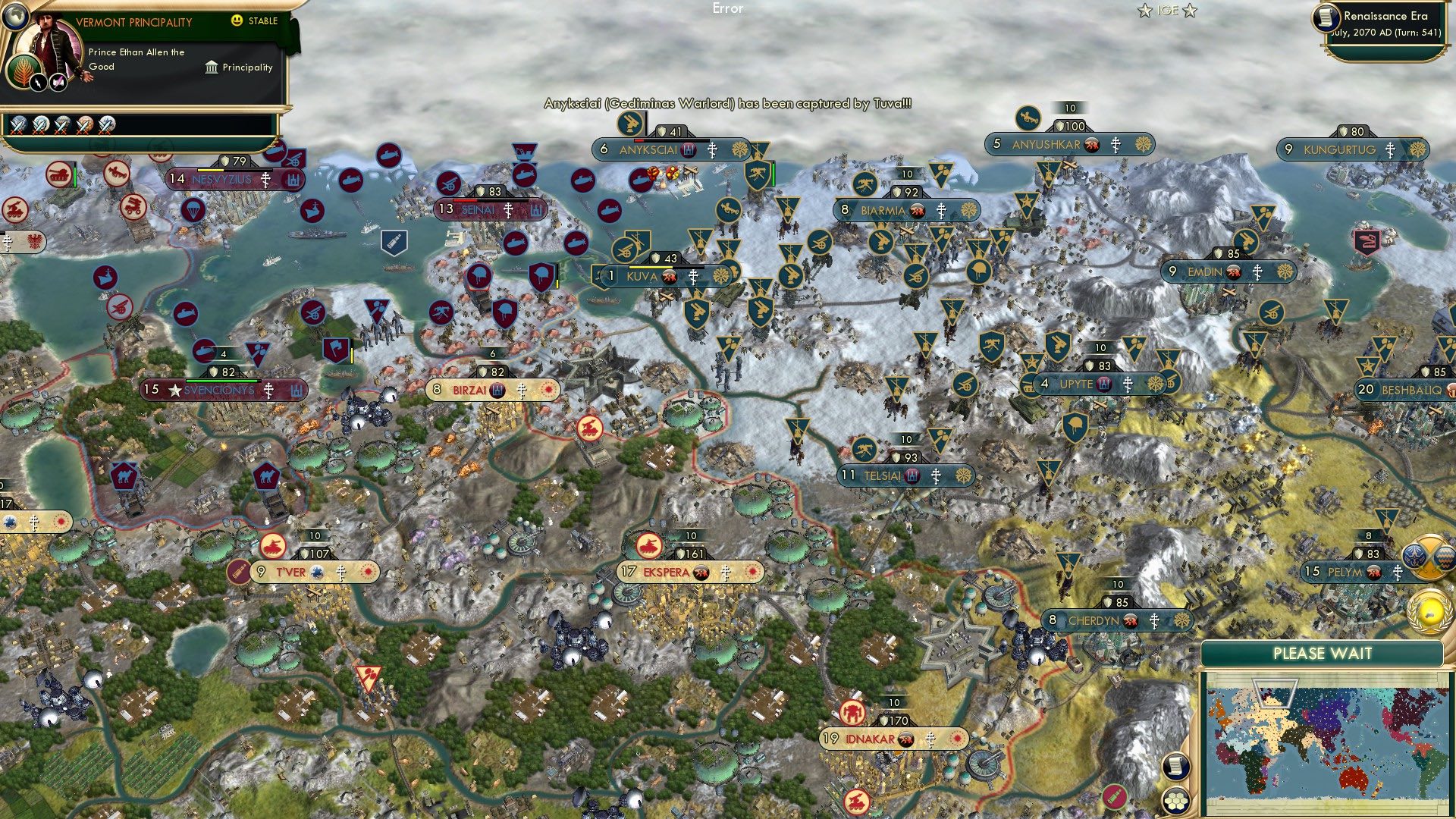Click the Principality government label
This screenshot has height=819, width=1456.
tap(239, 67)
